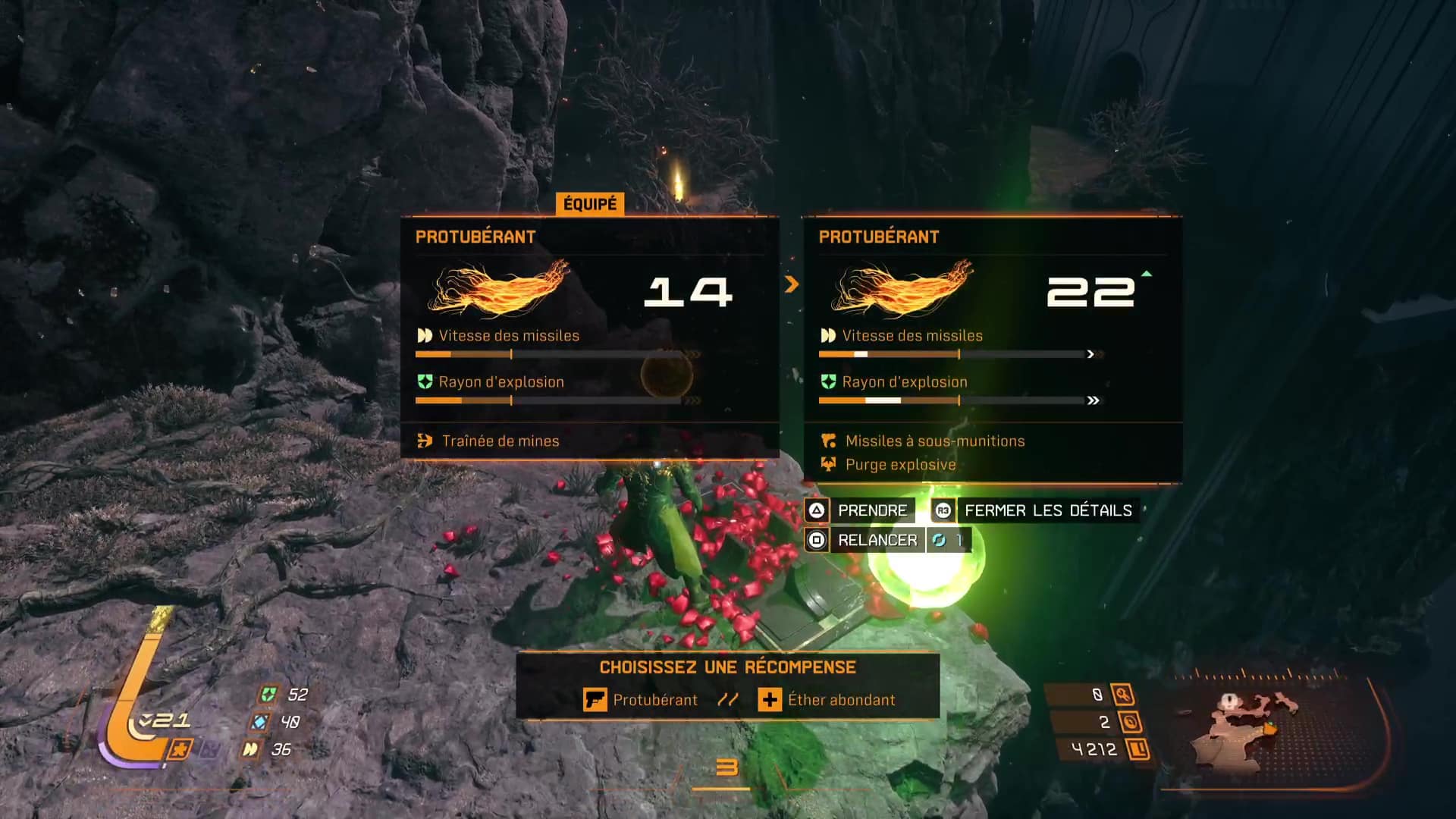
Task: Click the Vitesse des missiles trait icon
Action: pyautogui.click(x=425, y=335)
